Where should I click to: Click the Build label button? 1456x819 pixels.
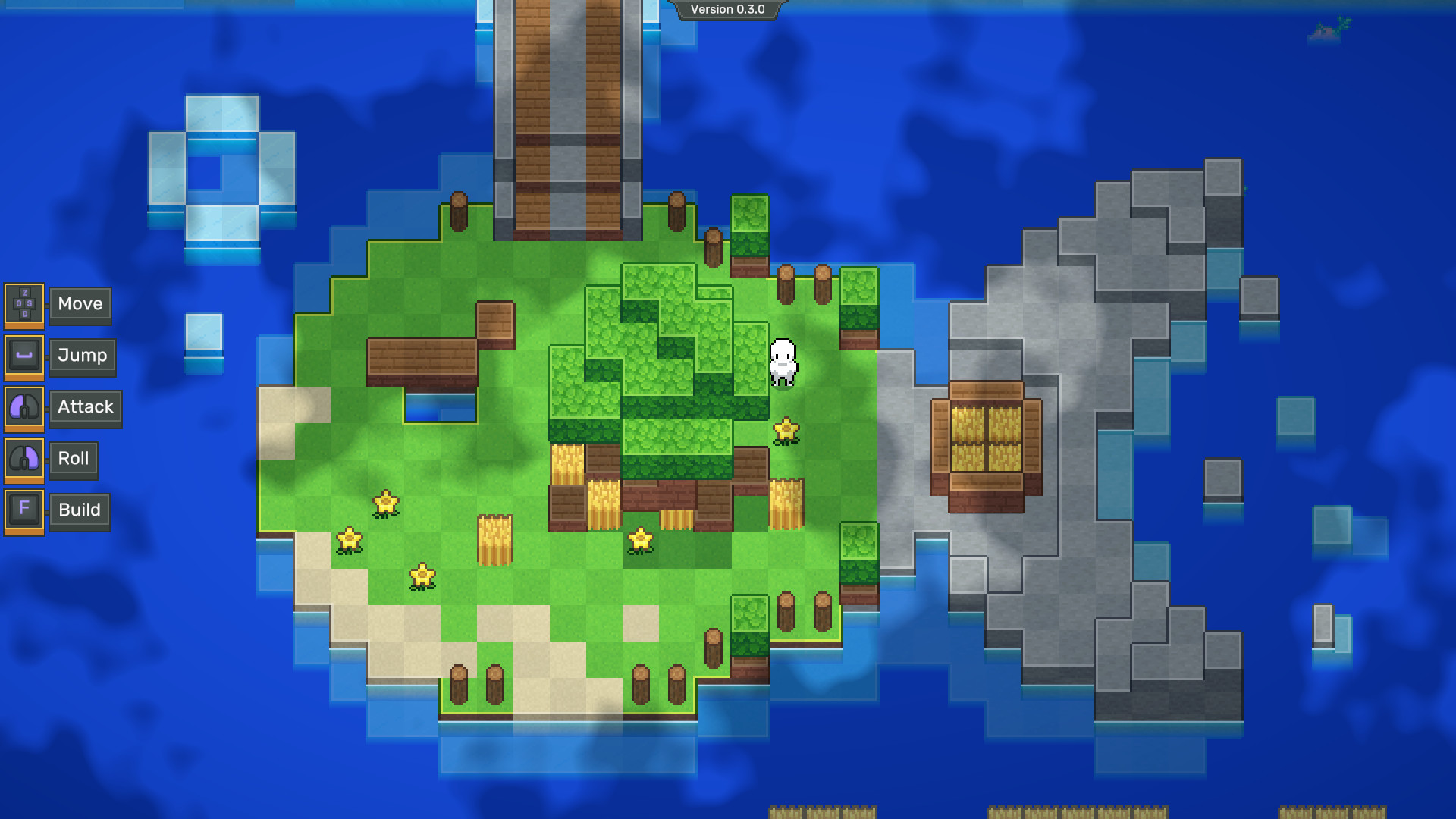click(79, 510)
